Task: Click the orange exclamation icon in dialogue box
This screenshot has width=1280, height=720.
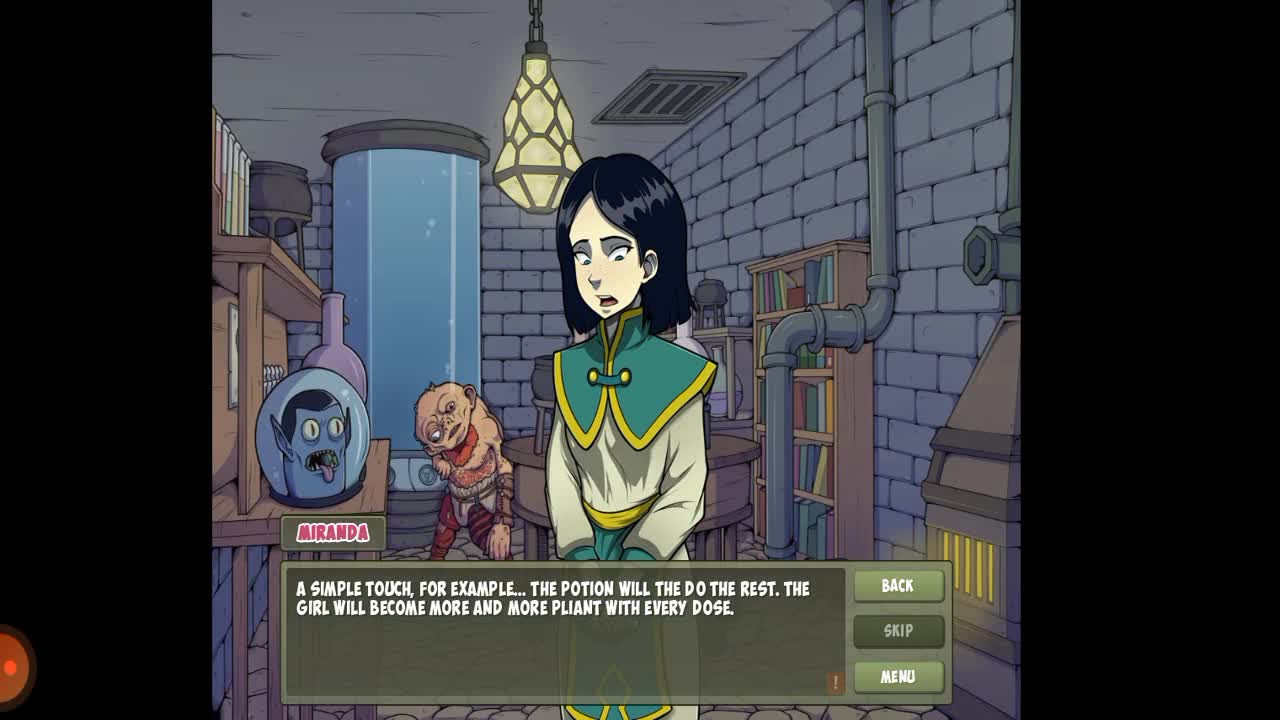Action: click(x=835, y=682)
